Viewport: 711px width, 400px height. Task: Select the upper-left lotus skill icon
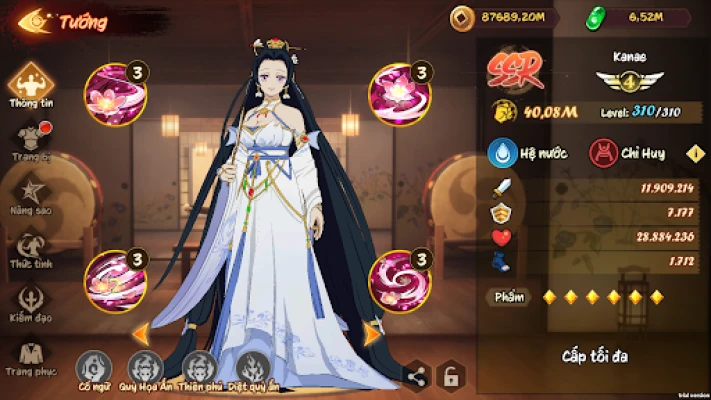117,93
